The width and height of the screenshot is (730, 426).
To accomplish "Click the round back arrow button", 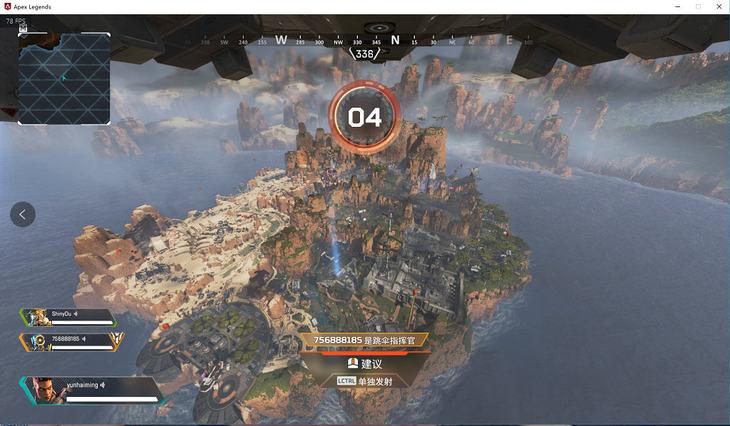I will point(23,214).
